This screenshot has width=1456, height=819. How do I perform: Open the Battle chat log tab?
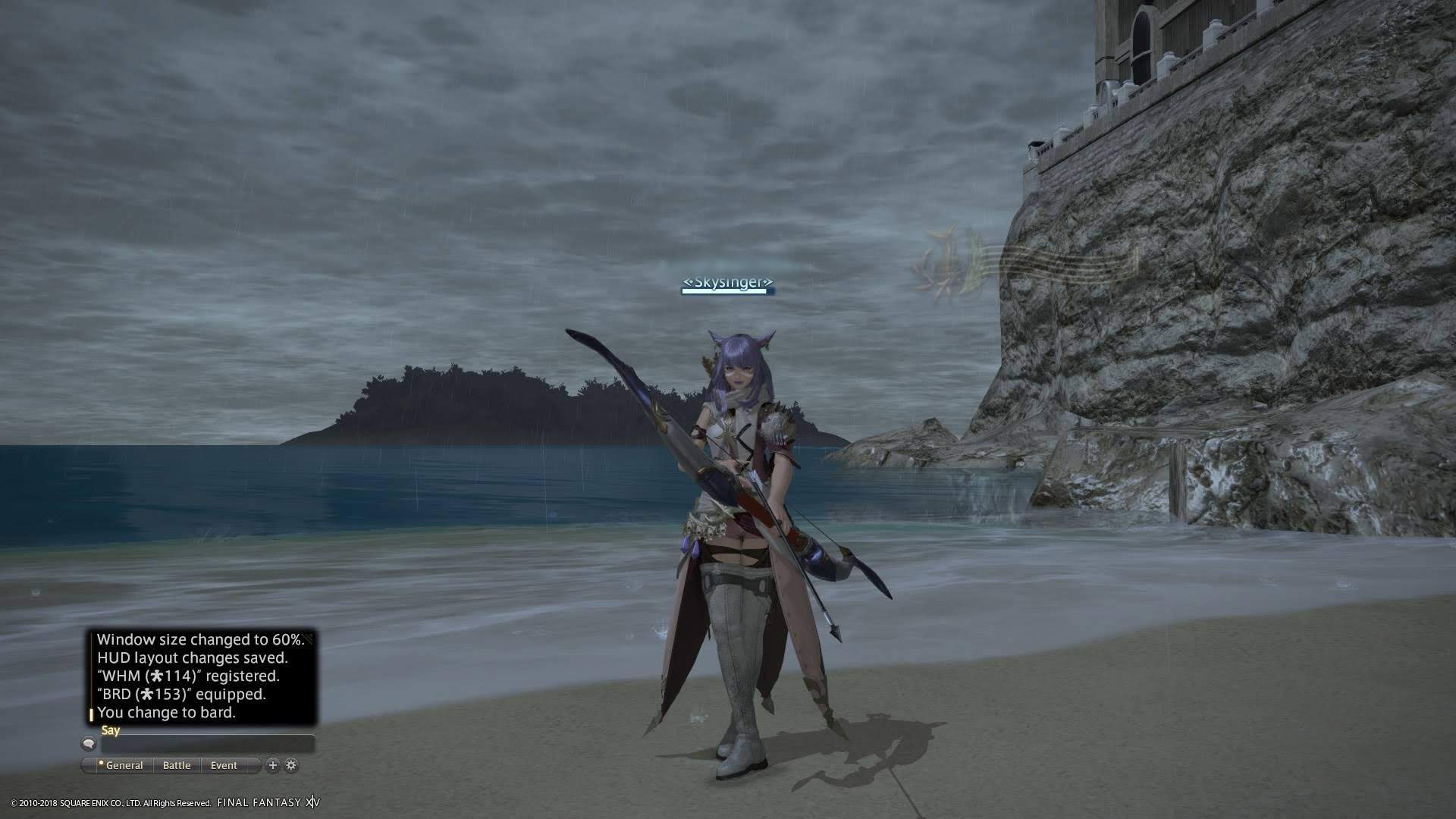tap(177, 765)
